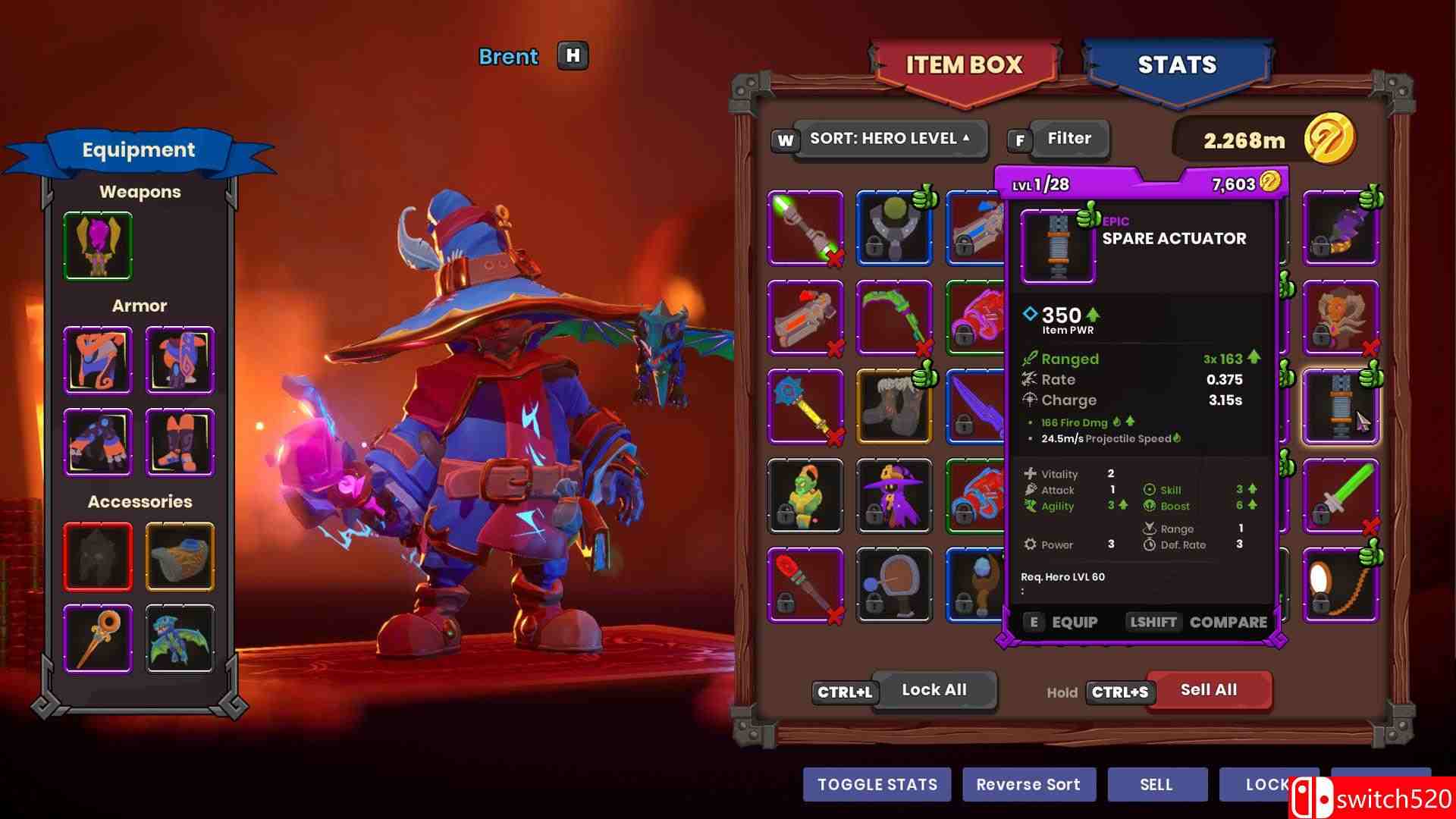Click the Sell All button
The image size is (1456, 819).
pos(1208,690)
